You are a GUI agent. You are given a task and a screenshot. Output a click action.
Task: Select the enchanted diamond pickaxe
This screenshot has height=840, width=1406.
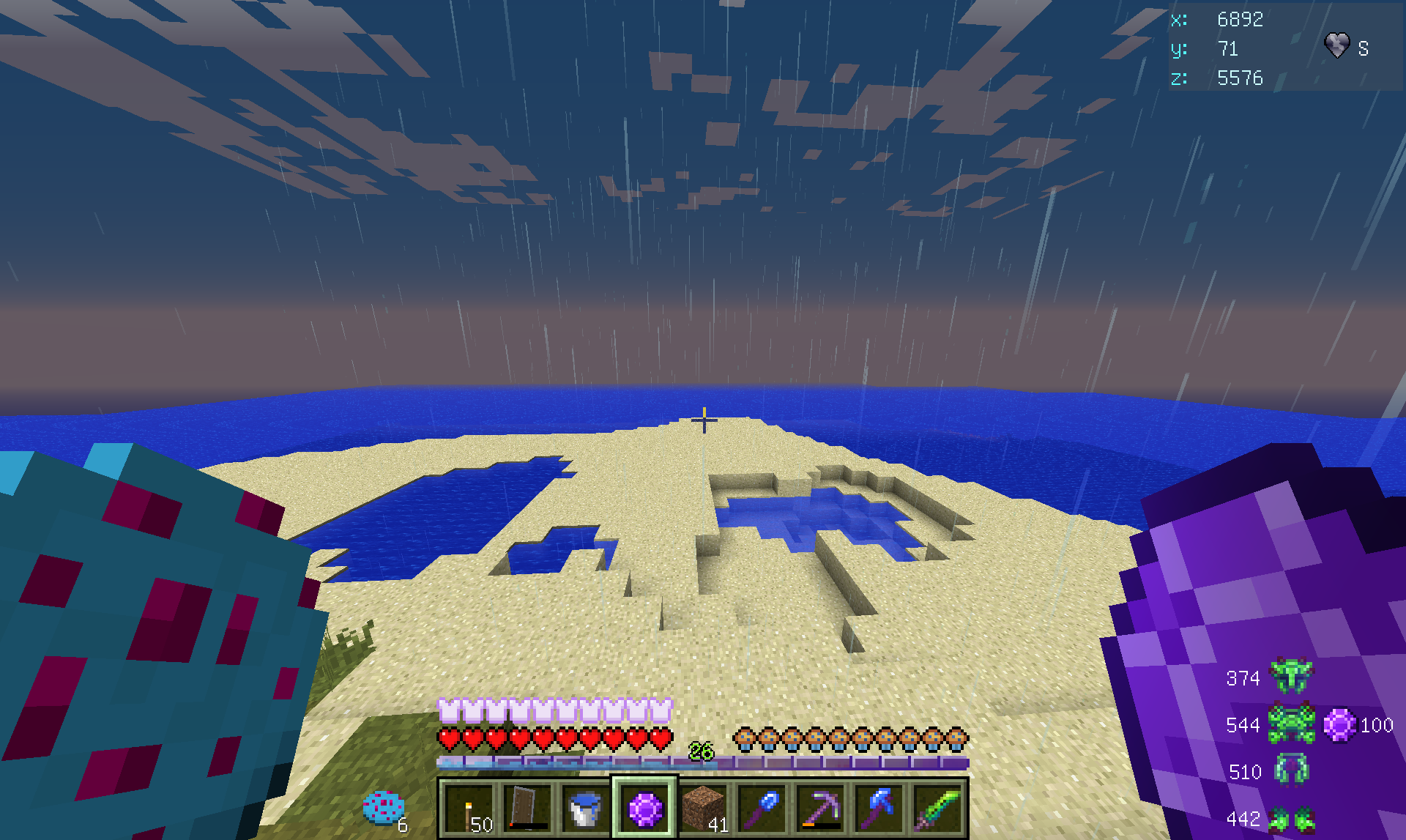click(x=818, y=808)
